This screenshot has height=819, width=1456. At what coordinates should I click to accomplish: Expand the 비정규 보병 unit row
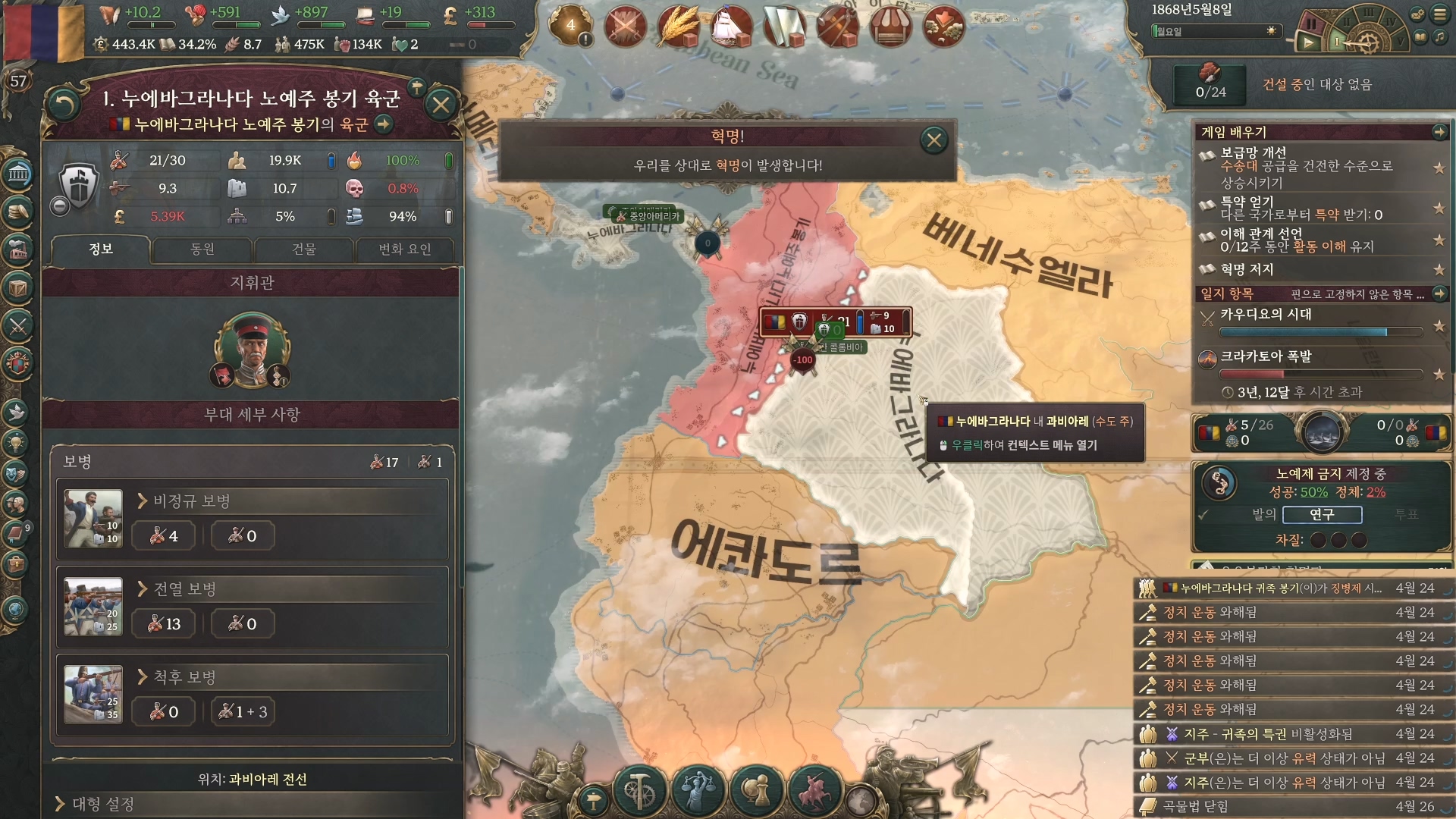coord(192,501)
